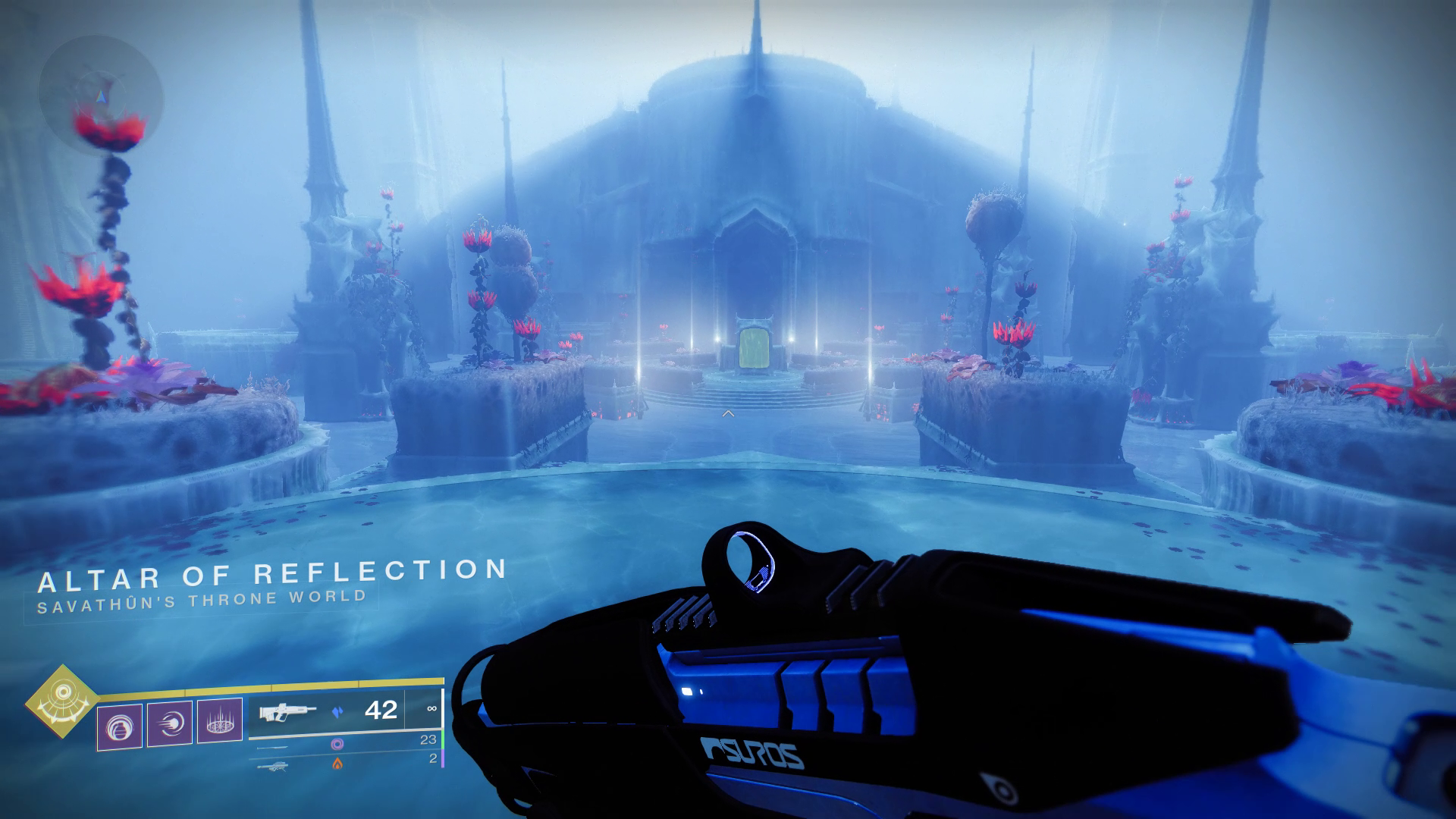The image size is (1456, 819).
Task: Click the ammo count reading 42
Action: (381, 711)
